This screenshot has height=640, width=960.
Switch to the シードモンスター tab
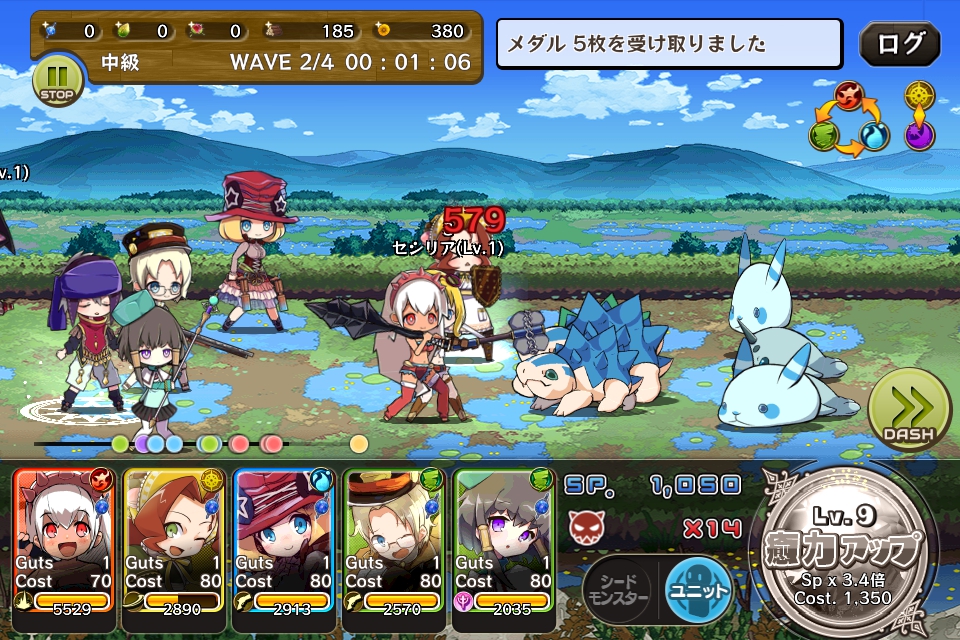coord(617,590)
